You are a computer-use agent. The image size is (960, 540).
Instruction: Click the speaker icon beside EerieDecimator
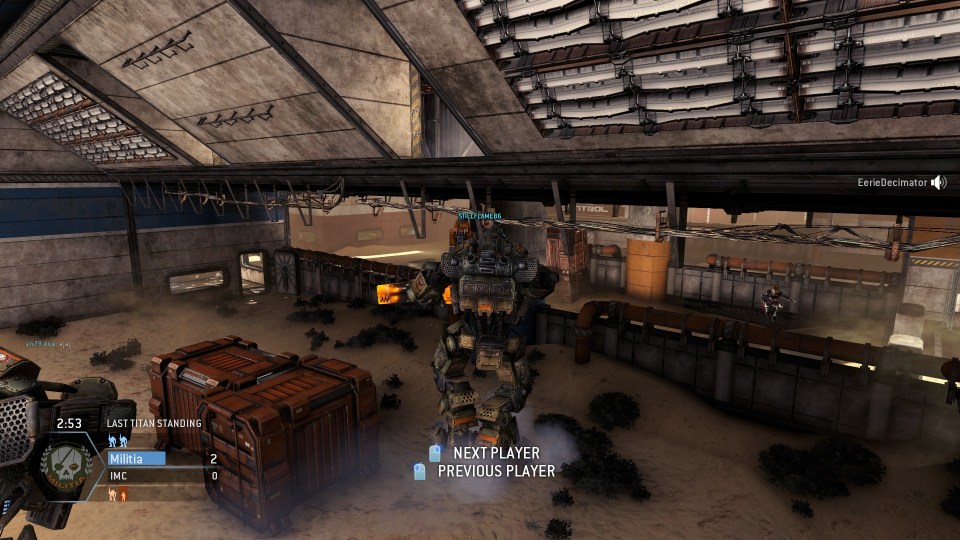coord(938,183)
